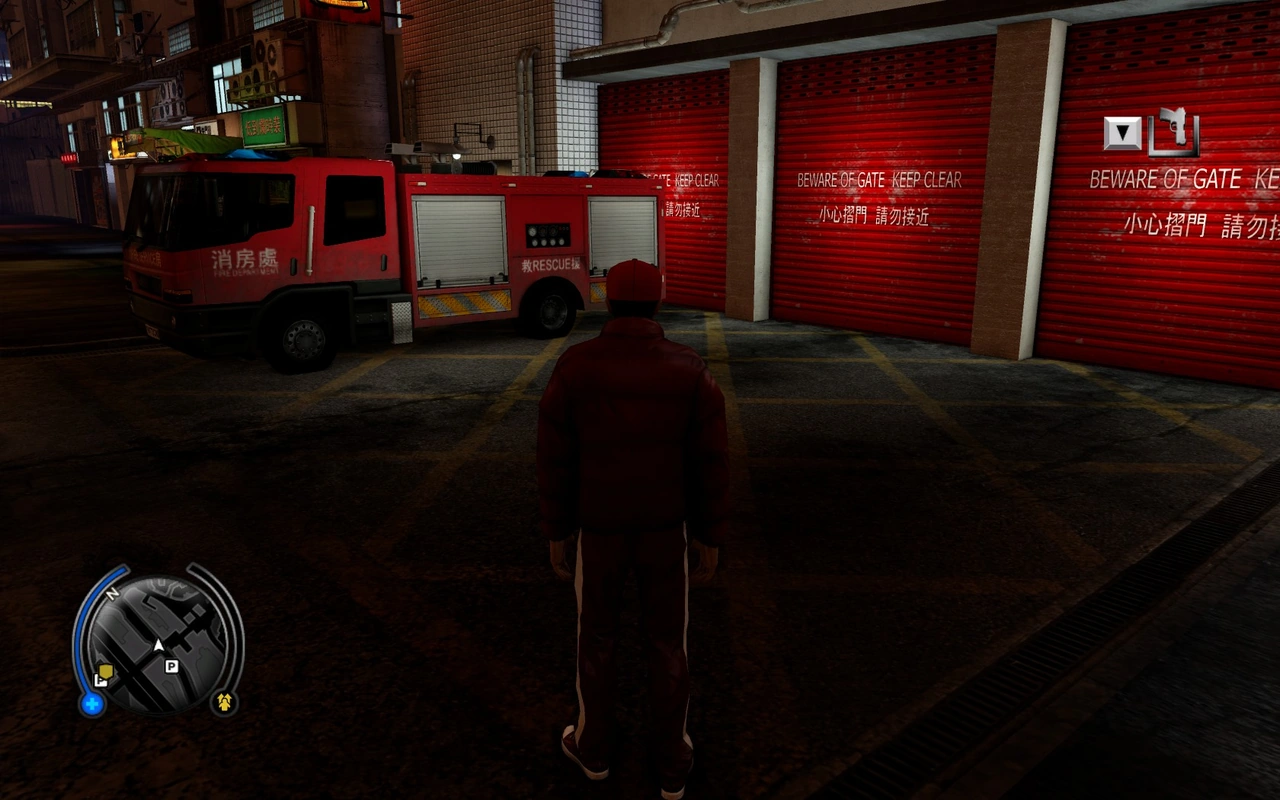Screen dimensions: 1280x800
Task: Select the holstered pistol weapon icon
Action: pyautogui.click(x=1174, y=132)
